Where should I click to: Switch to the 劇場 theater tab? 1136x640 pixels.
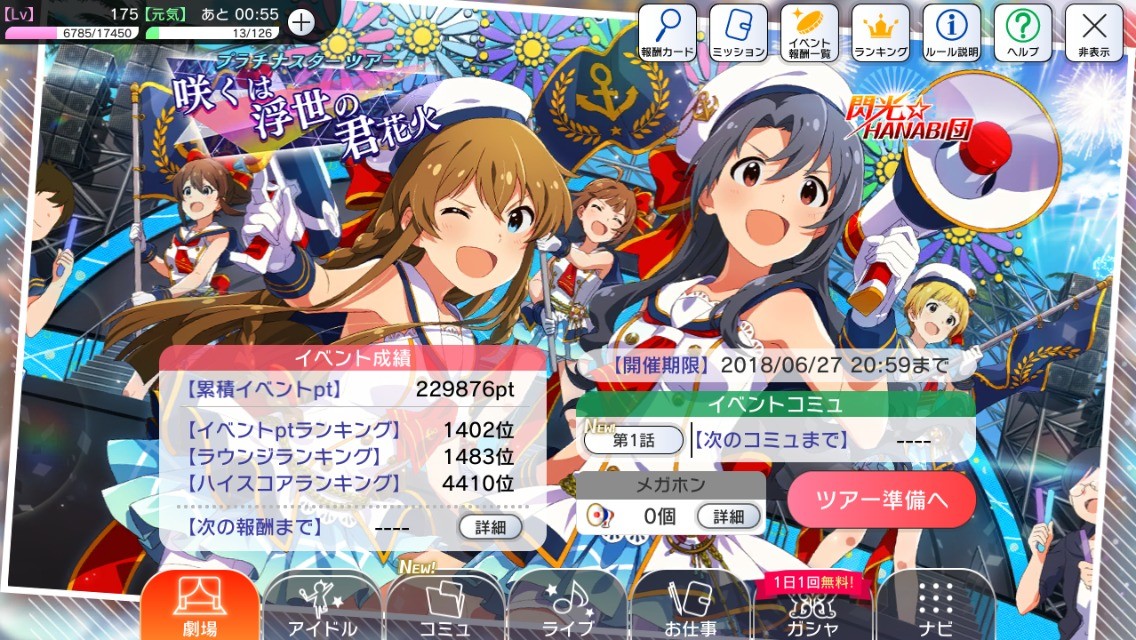200,606
